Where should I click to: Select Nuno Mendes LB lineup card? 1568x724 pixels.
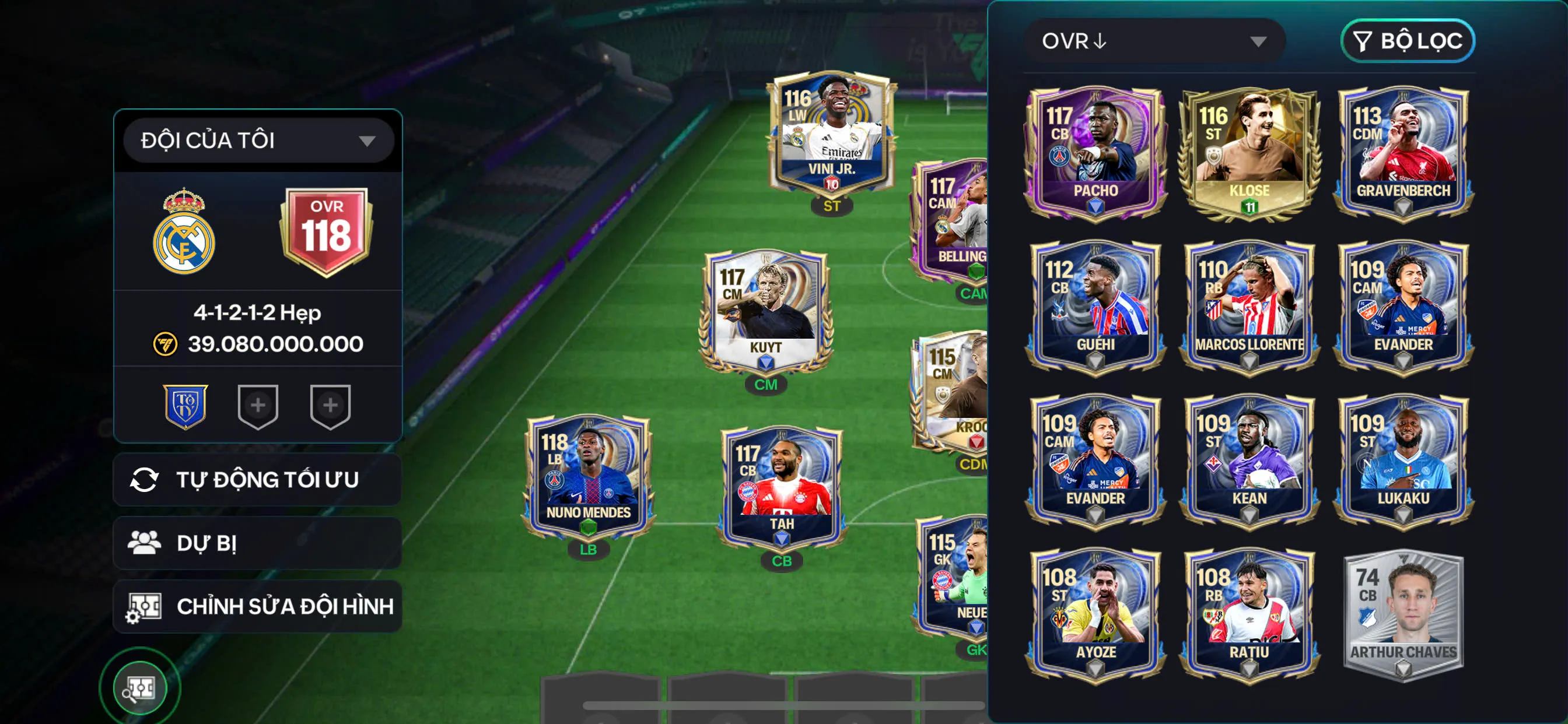588,477
